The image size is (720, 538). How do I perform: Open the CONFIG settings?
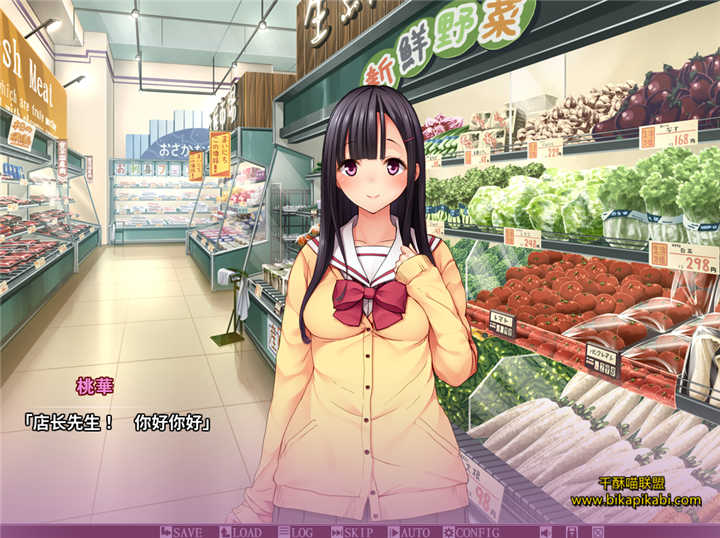(471, 531)
